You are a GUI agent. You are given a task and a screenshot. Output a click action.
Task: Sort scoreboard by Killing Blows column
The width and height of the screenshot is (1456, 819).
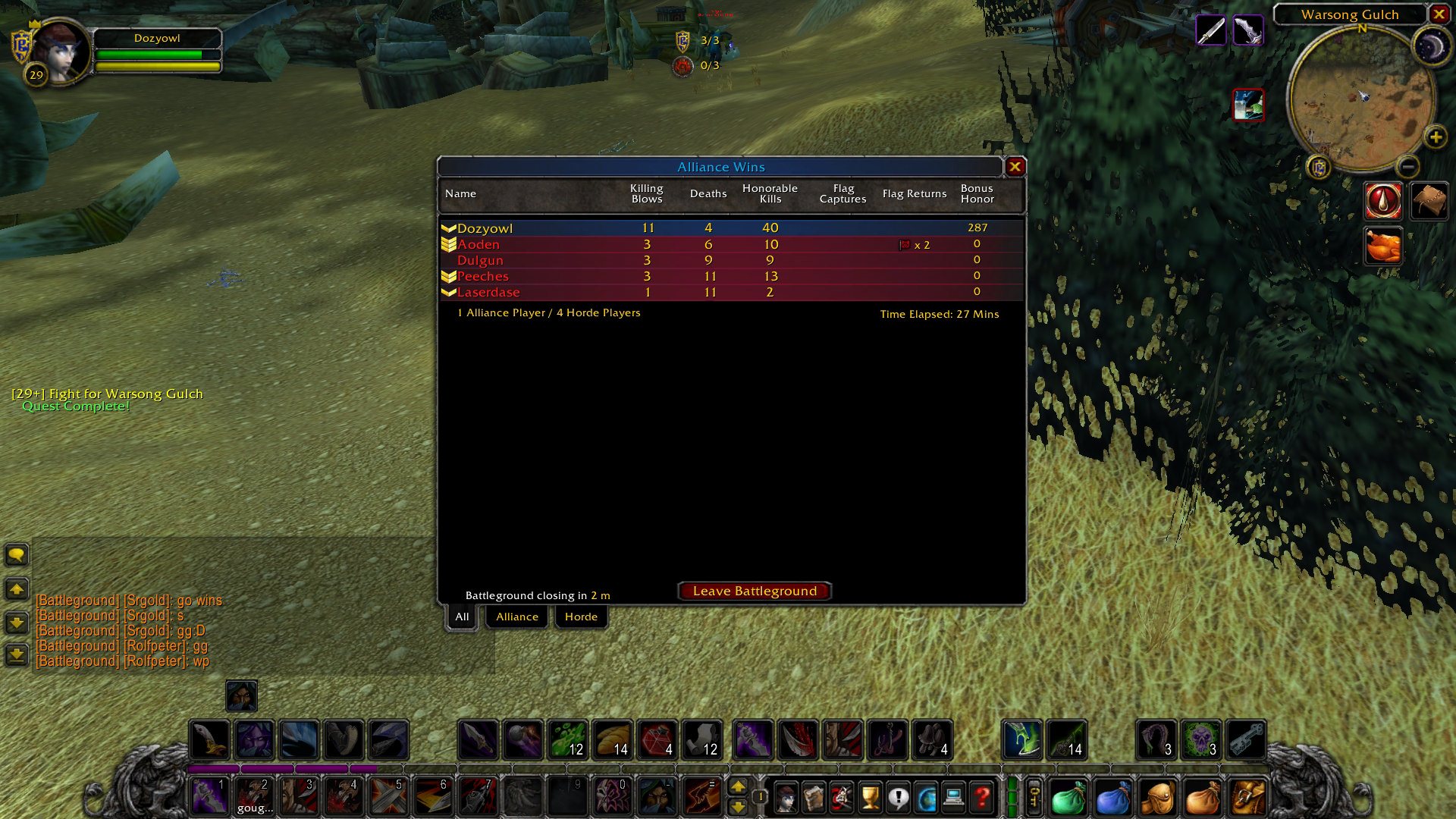click(x=647, y=194)
